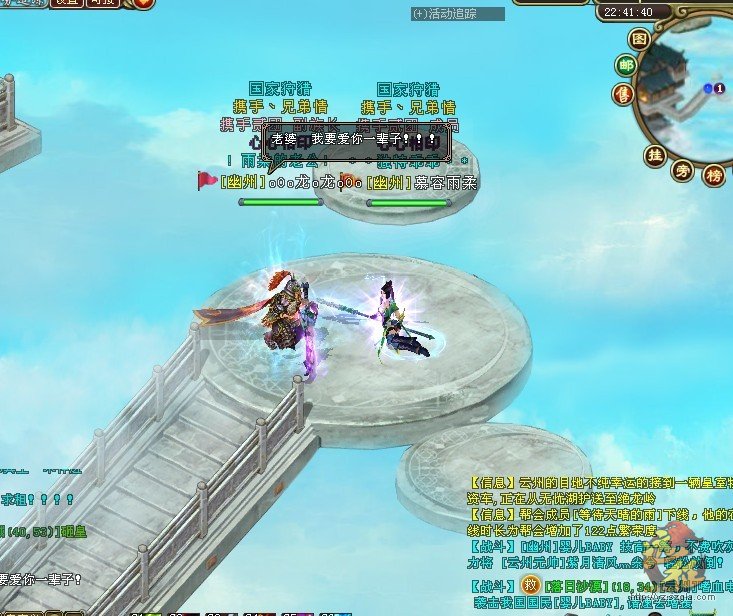733x616 pixels.
Task: Open mail with the green 邮 button
Action: [626, 66]
